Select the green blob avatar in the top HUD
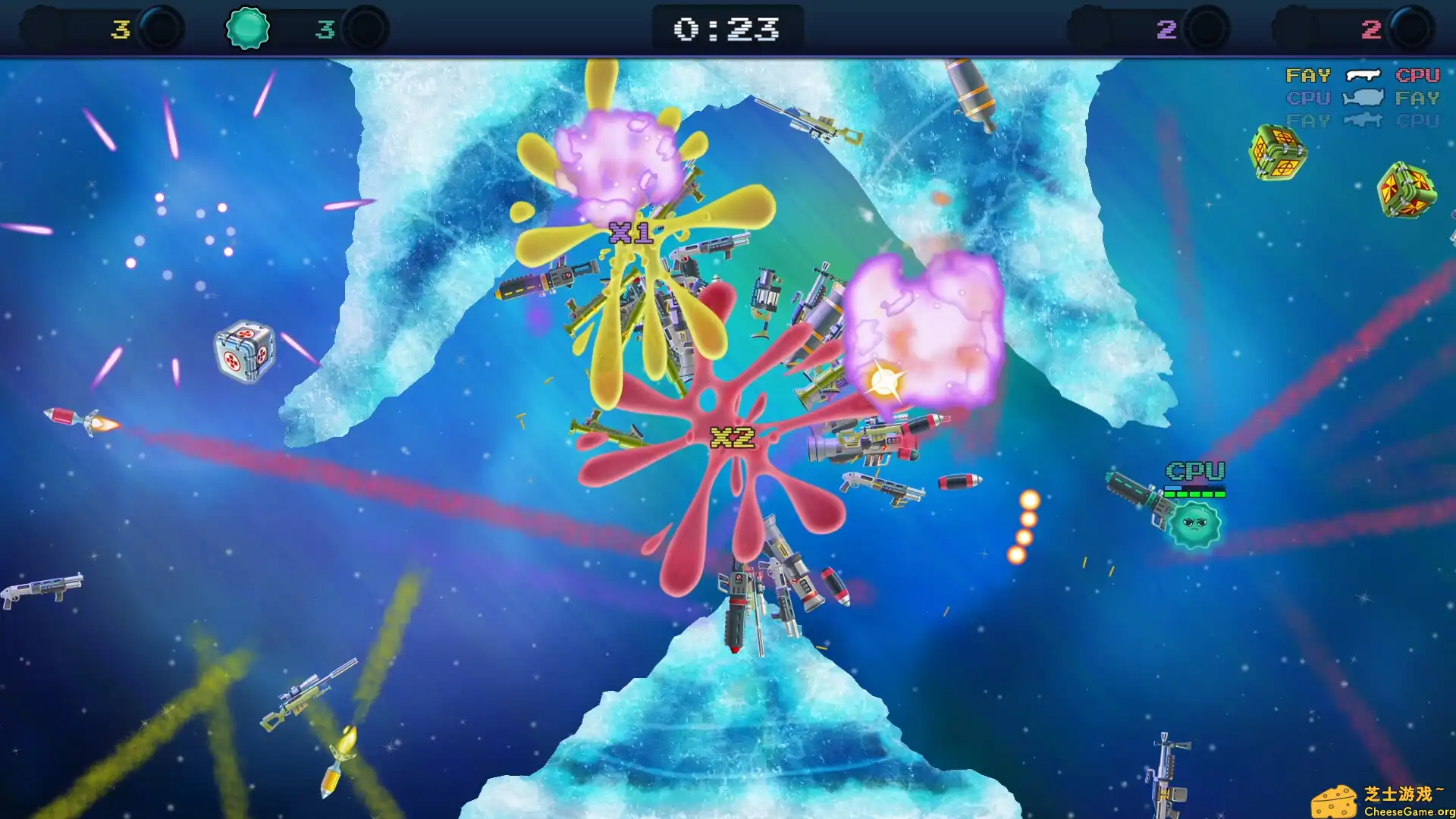 coord(248,27)
